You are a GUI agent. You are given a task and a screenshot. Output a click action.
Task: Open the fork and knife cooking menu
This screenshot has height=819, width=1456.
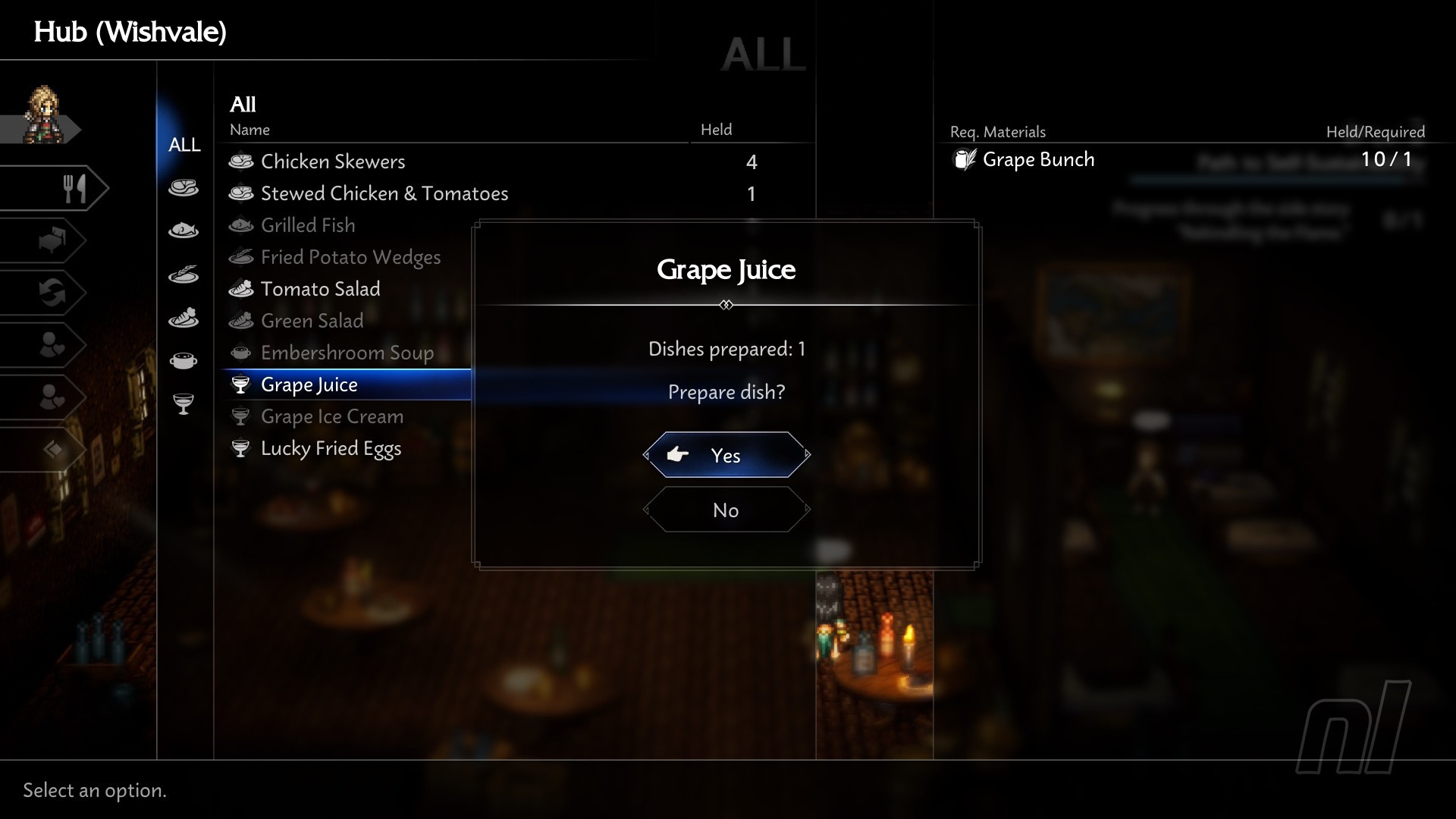coord(72,188)
